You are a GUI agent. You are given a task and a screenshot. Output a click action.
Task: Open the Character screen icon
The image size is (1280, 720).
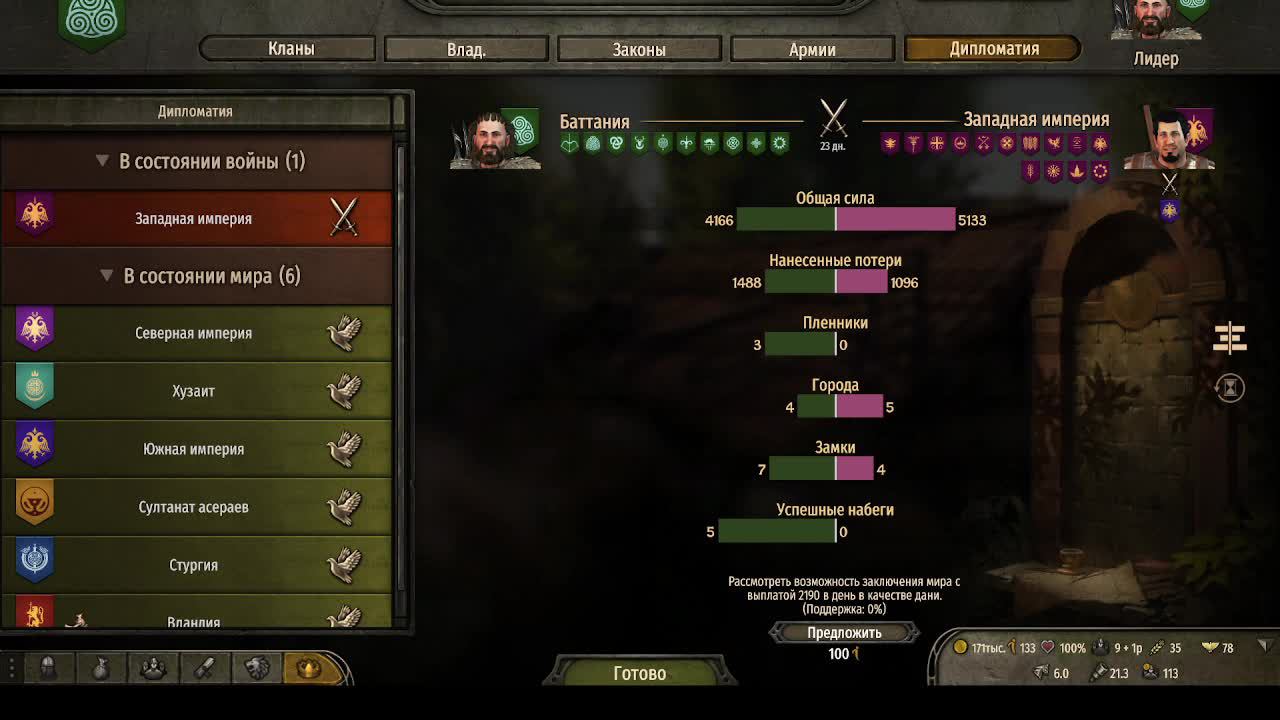pyautogui.click(x=152, y=668)
